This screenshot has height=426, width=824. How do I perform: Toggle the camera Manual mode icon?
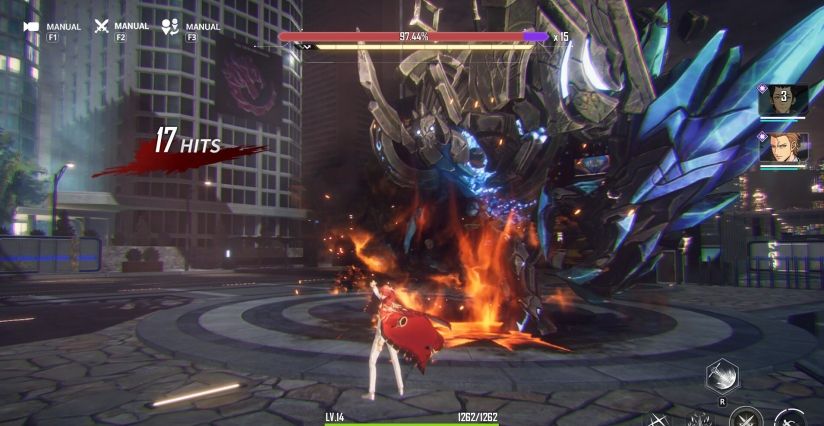31,27
